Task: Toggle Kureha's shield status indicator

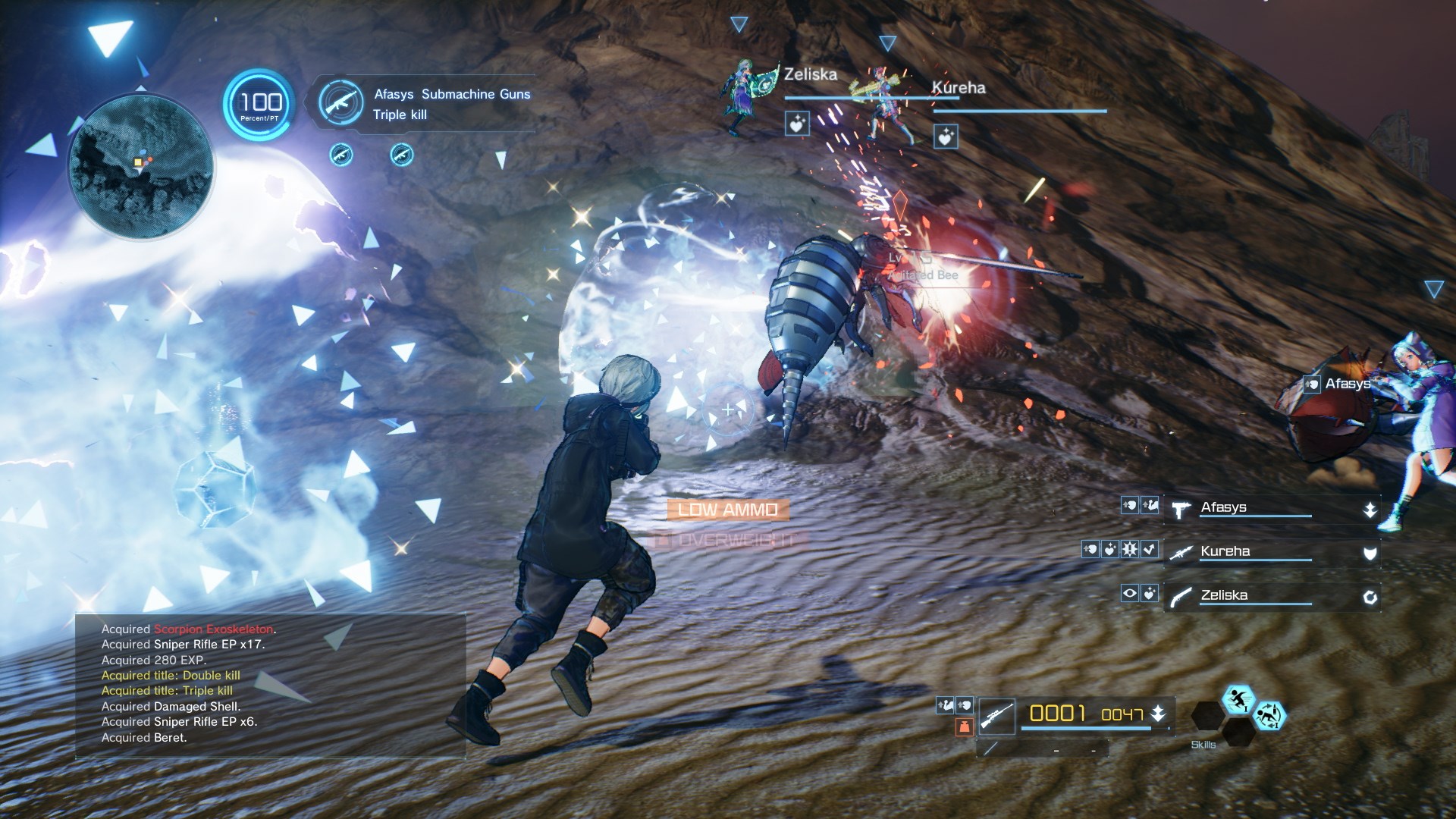Action: coord(1370,555)
